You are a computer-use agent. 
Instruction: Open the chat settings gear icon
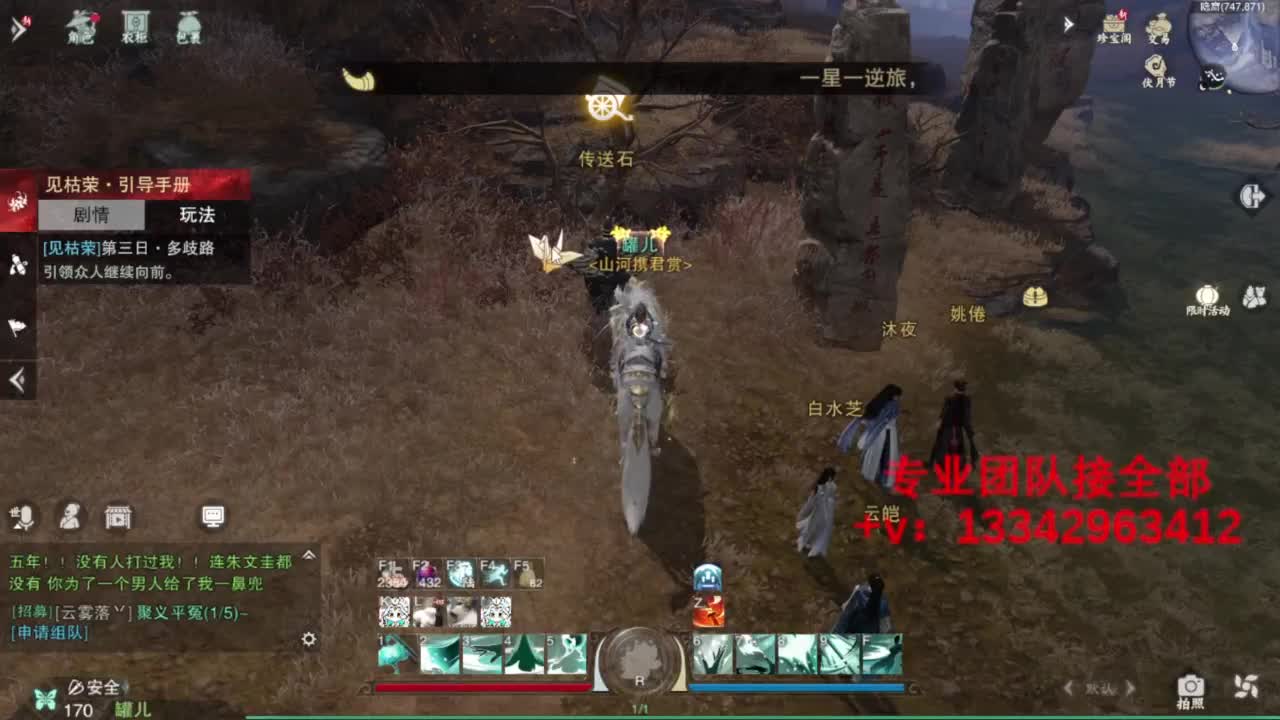pos(308,638)
